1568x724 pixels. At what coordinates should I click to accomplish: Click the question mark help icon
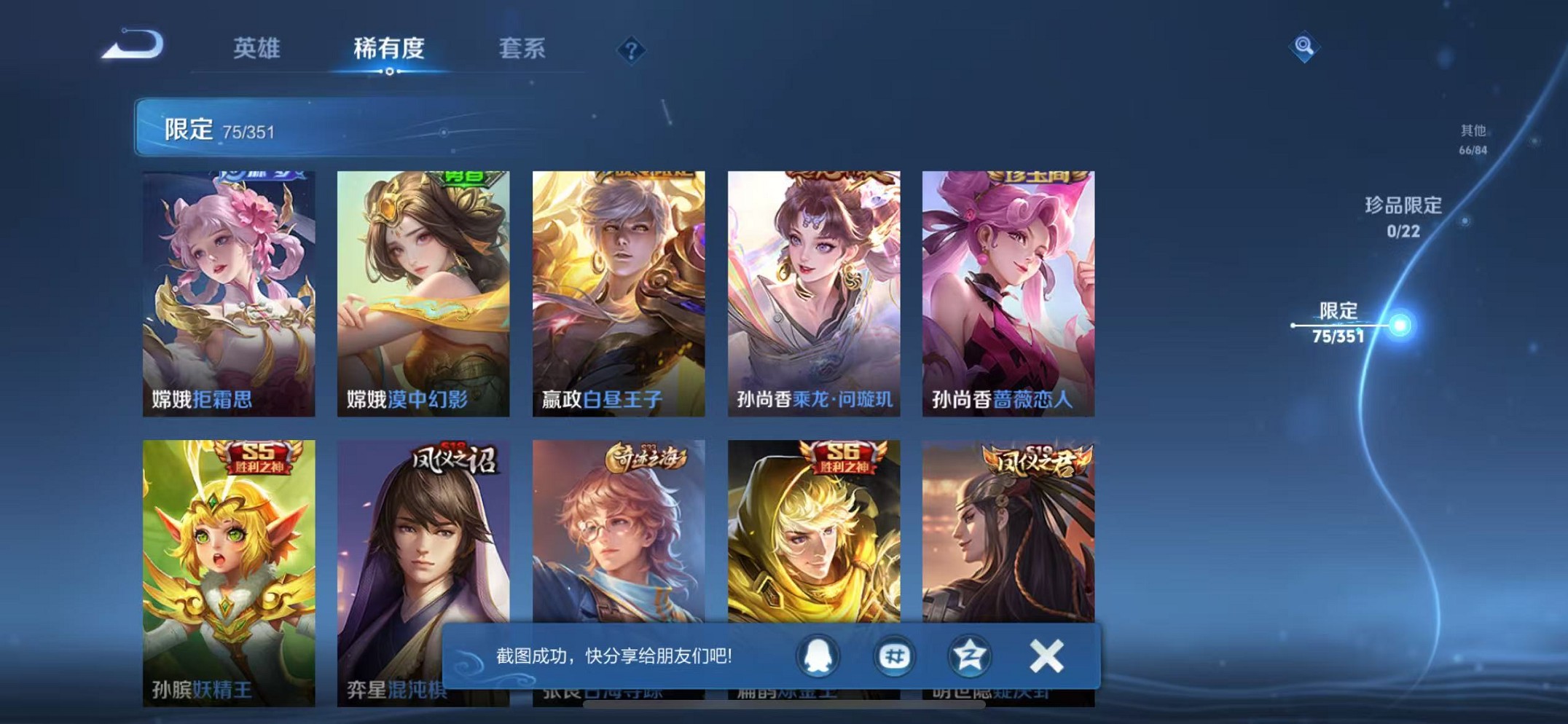(x=631, y=50)
